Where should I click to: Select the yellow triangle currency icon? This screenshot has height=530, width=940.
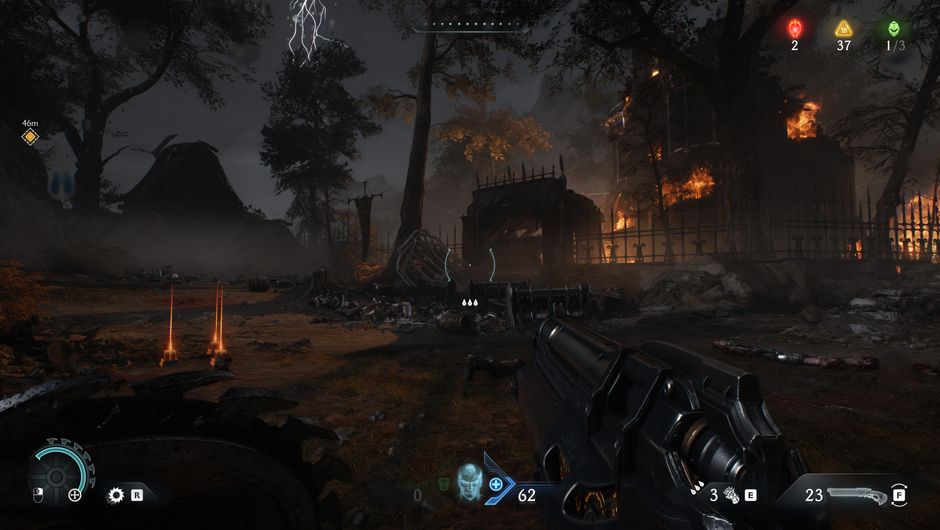[x=844, y=28]
